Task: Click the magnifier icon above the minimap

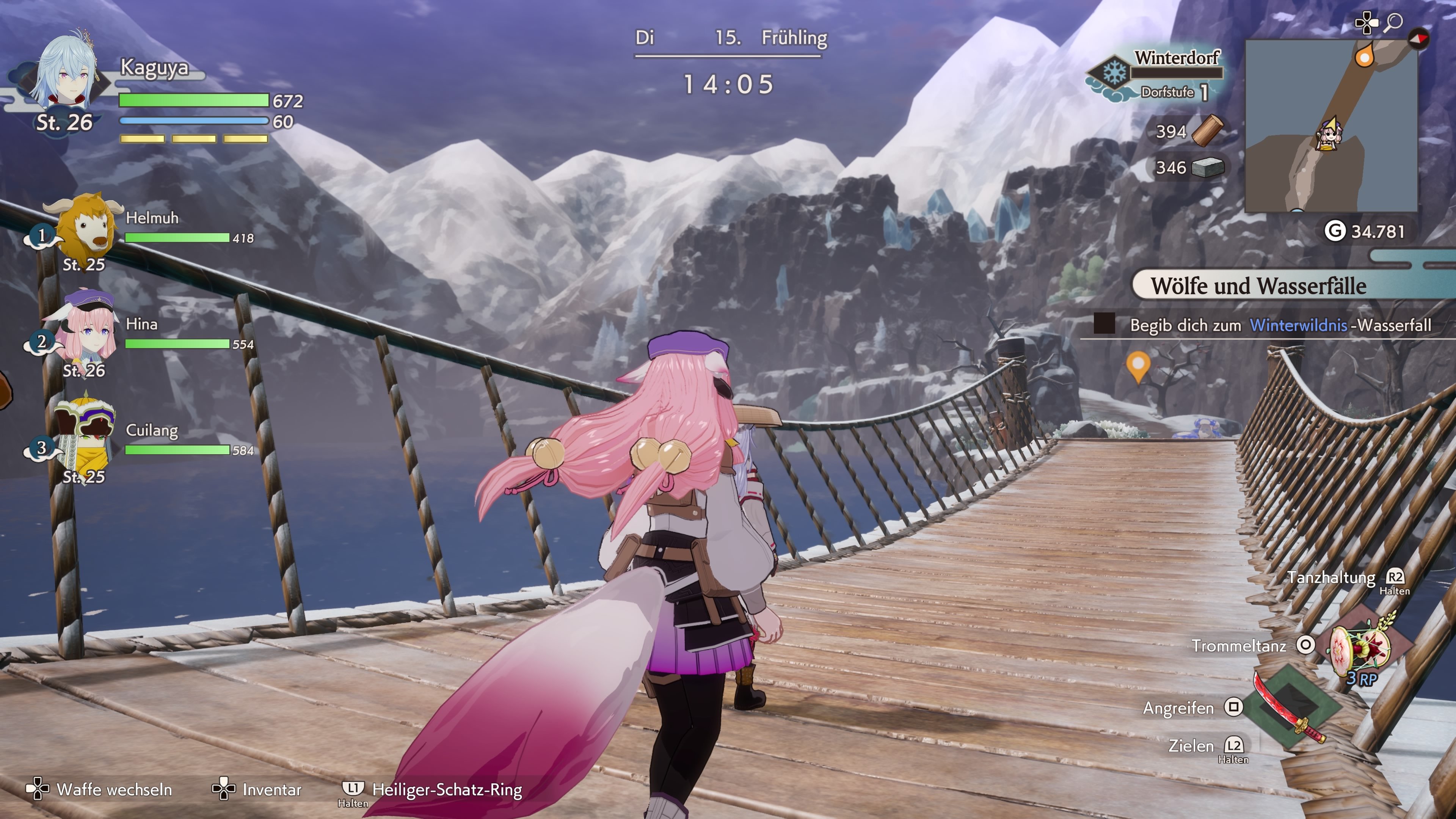Action: click(1394, 23)
